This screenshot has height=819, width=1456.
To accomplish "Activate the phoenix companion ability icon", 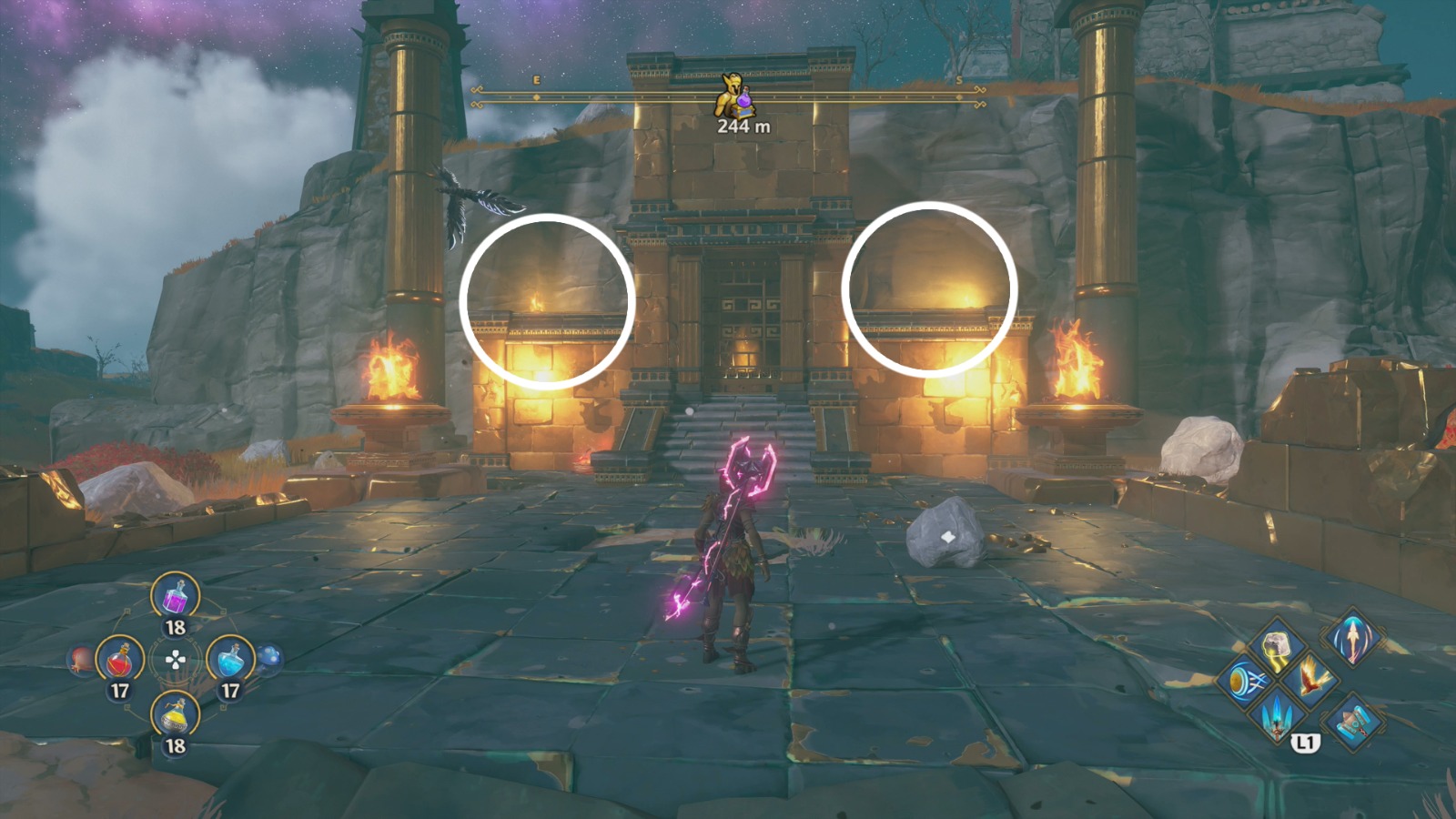I will click(x=1311, y=677).
